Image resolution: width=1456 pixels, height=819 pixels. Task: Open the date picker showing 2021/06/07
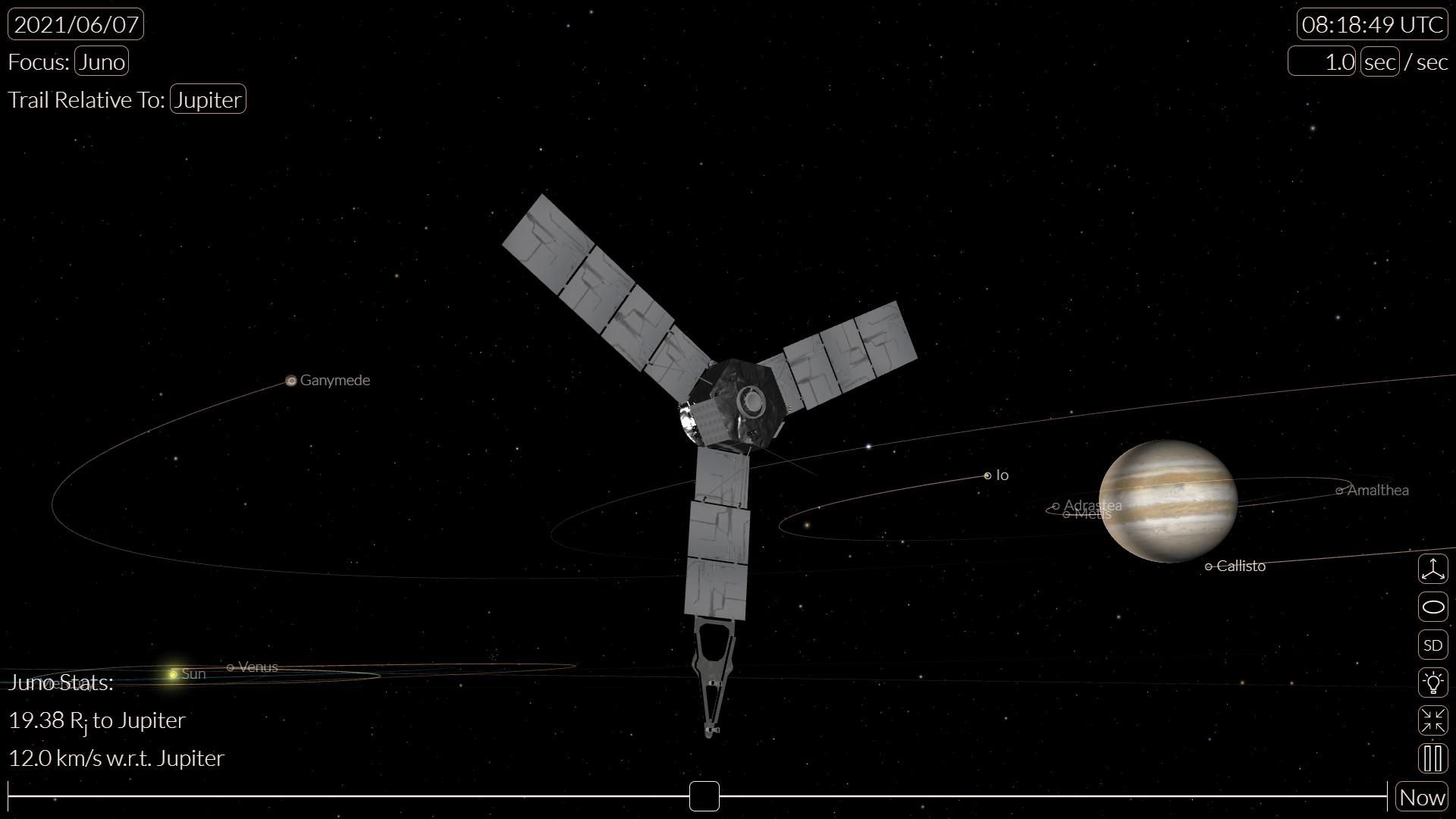[76, 24]
